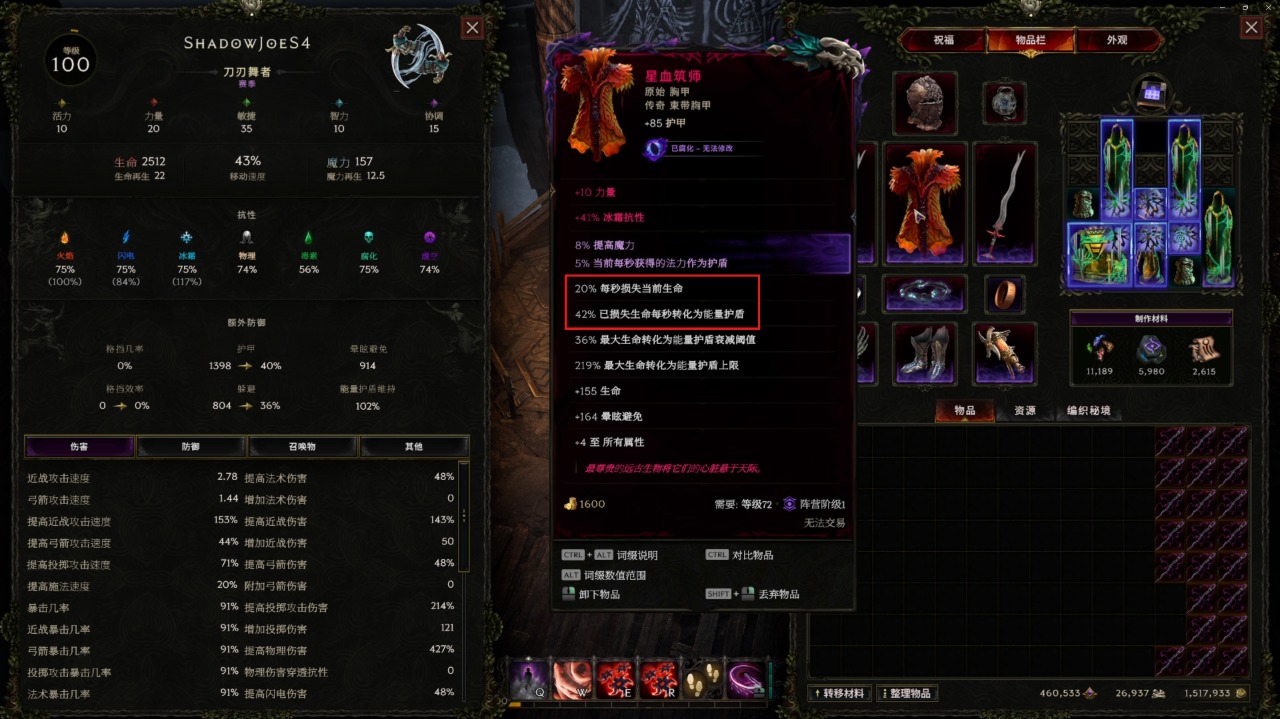
Task: Select the 物品栏 (Inventory) tab
Action: (1030, 41)
